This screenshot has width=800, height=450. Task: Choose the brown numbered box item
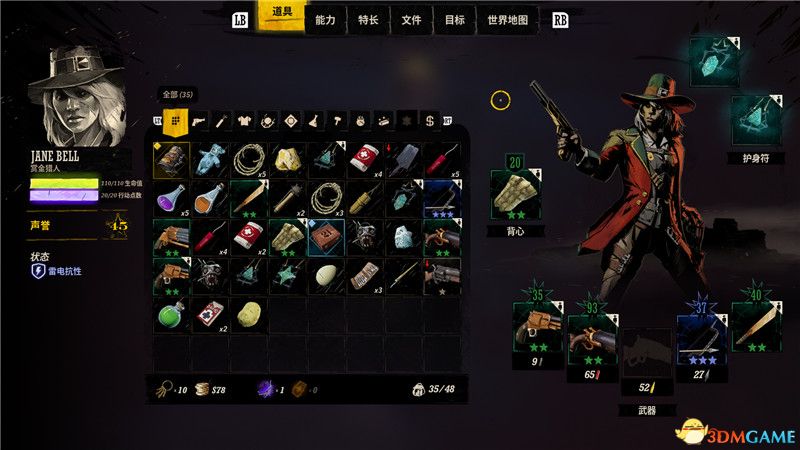(x=325, y=237)
